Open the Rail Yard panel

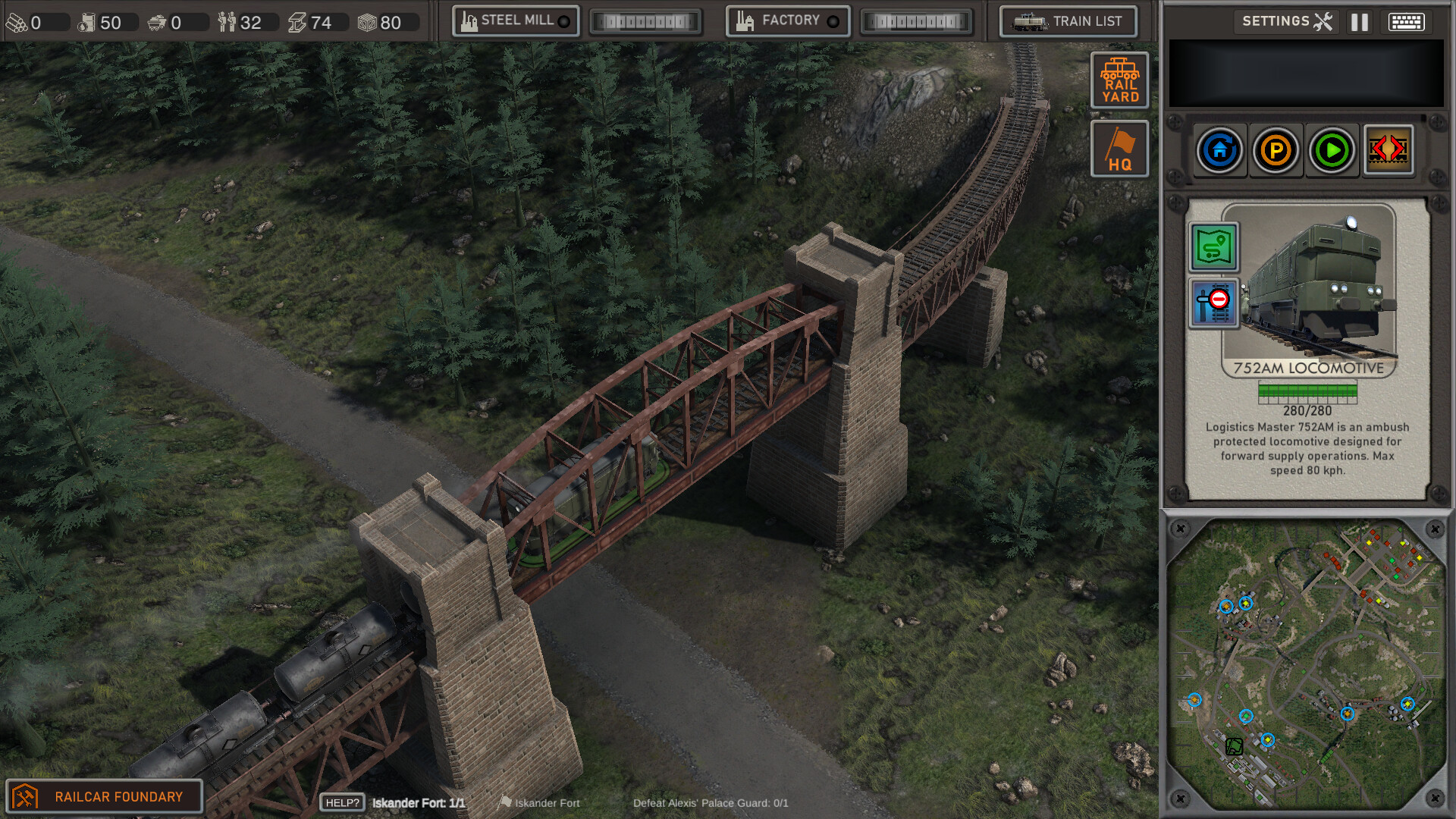coord(1119,80)
